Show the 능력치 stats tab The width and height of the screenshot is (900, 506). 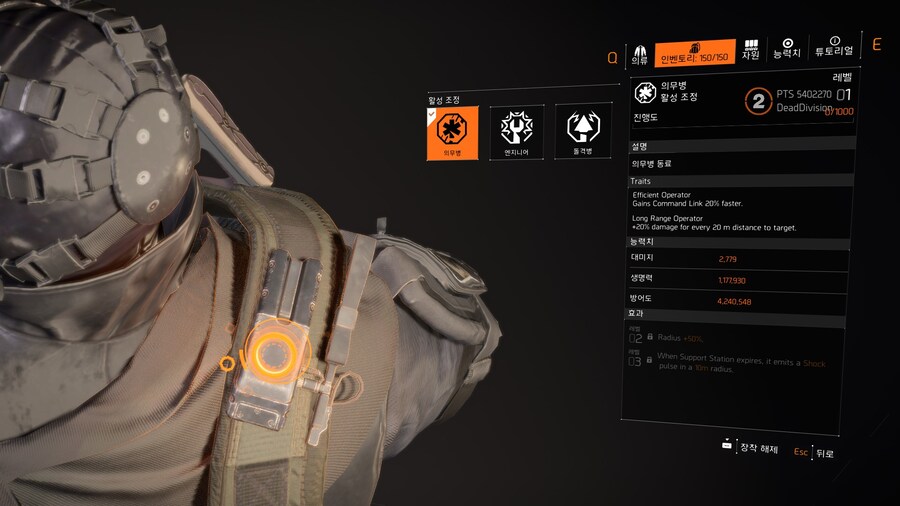tap(787, 49)
